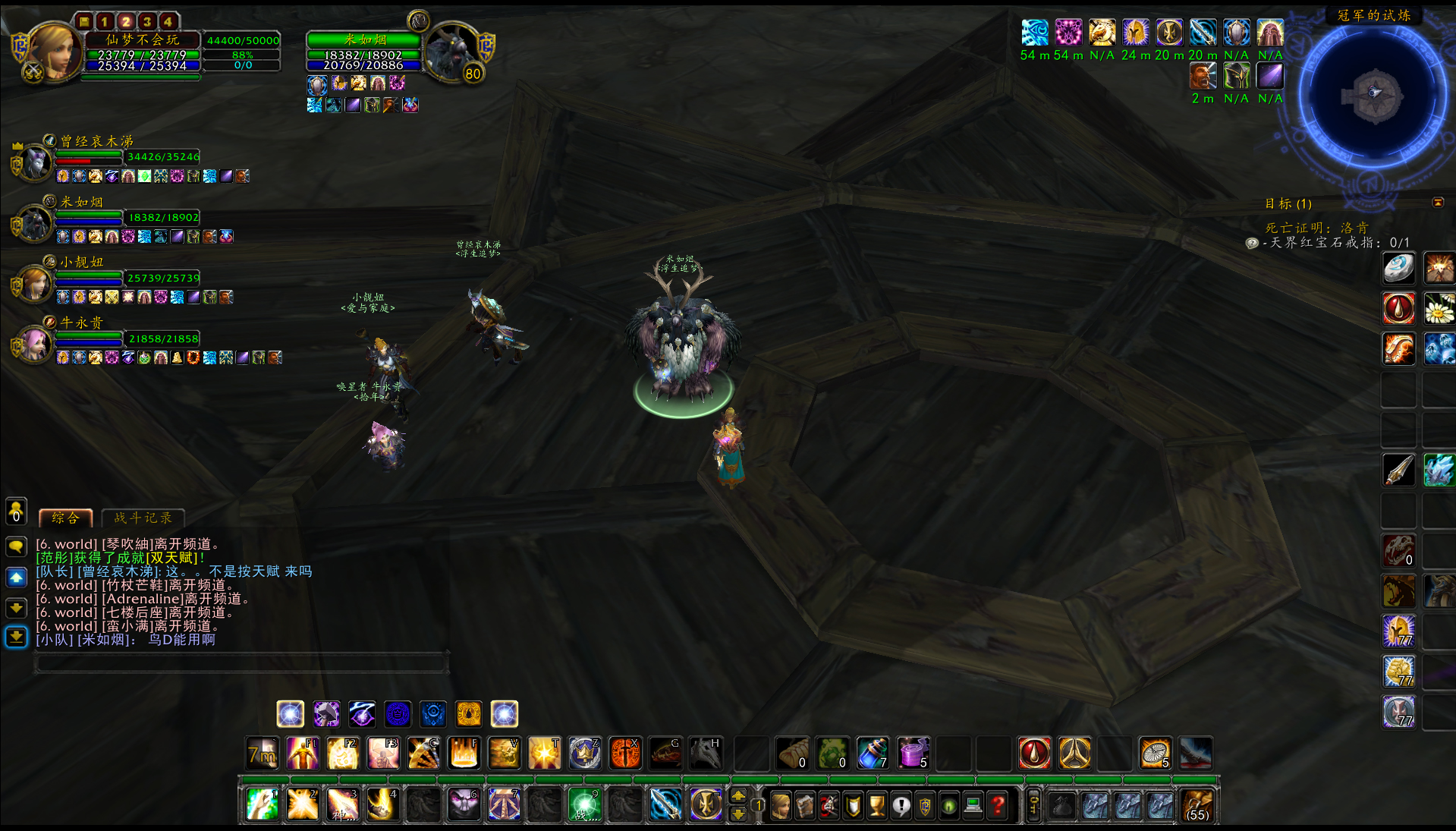Open the circular minimap
The height and width of the screenshot is (831, 1456).
(x=1374, y=95)
